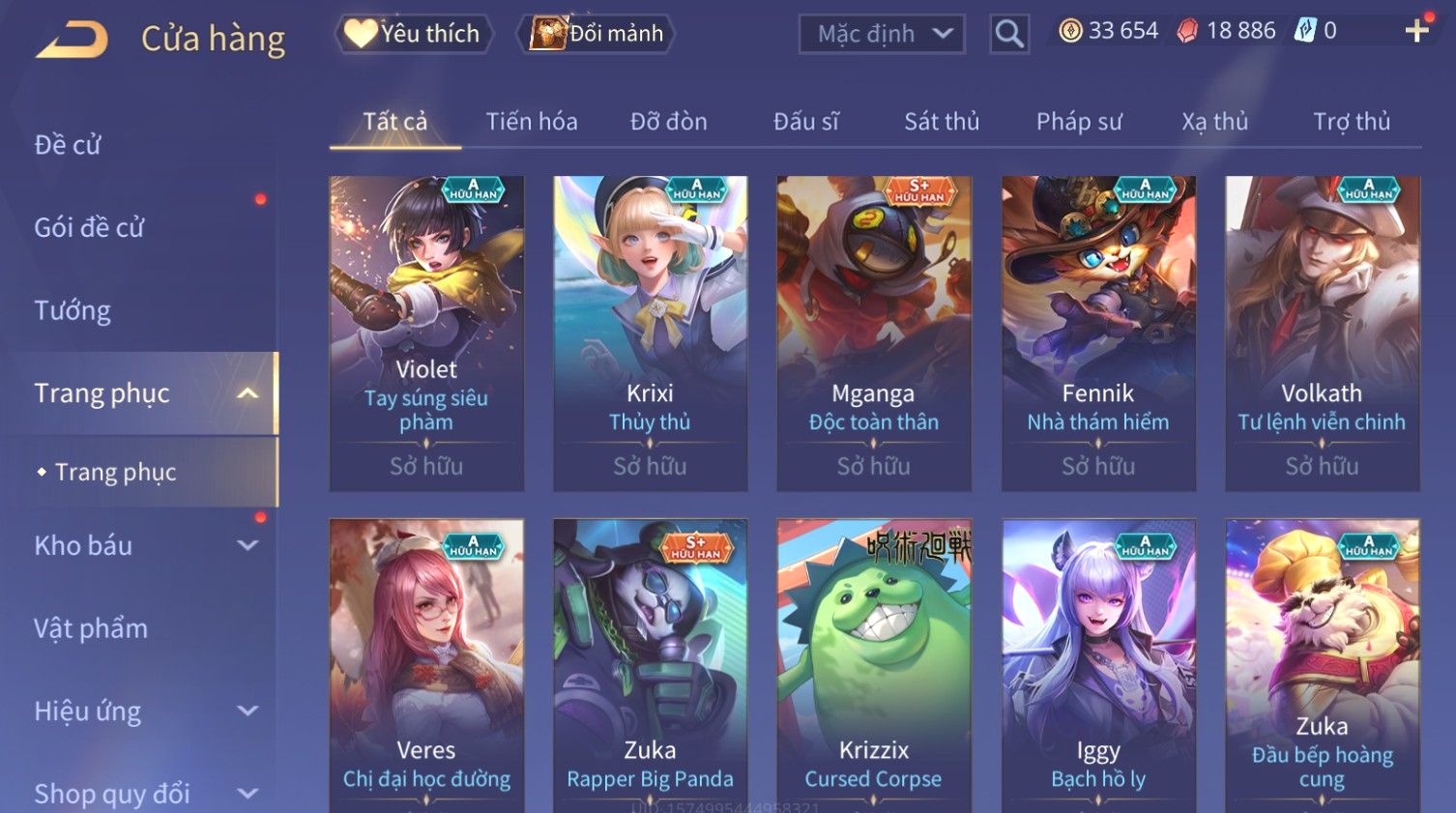Choose the Pháp sư category tab

pyautogui.click(x=1079, y=122)
